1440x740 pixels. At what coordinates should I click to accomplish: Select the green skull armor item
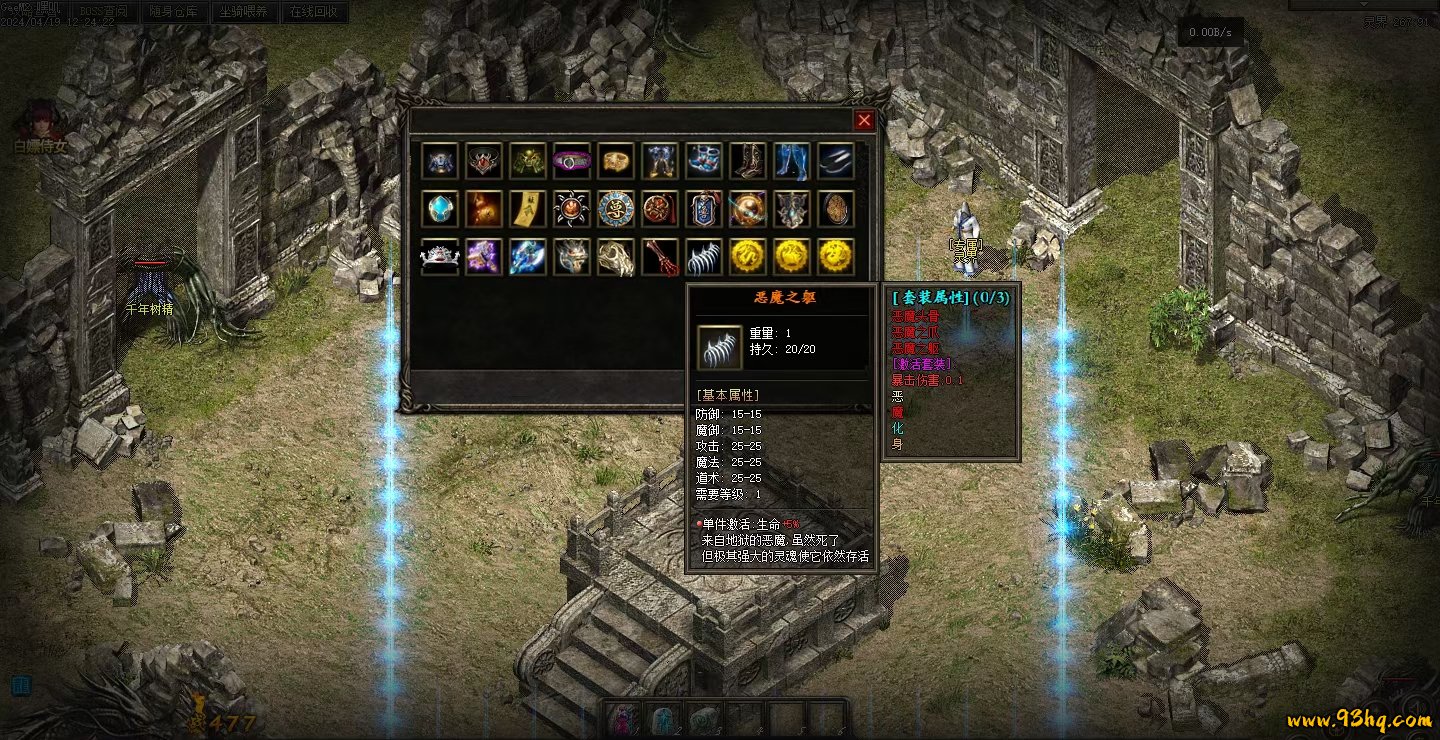point(528,160)
